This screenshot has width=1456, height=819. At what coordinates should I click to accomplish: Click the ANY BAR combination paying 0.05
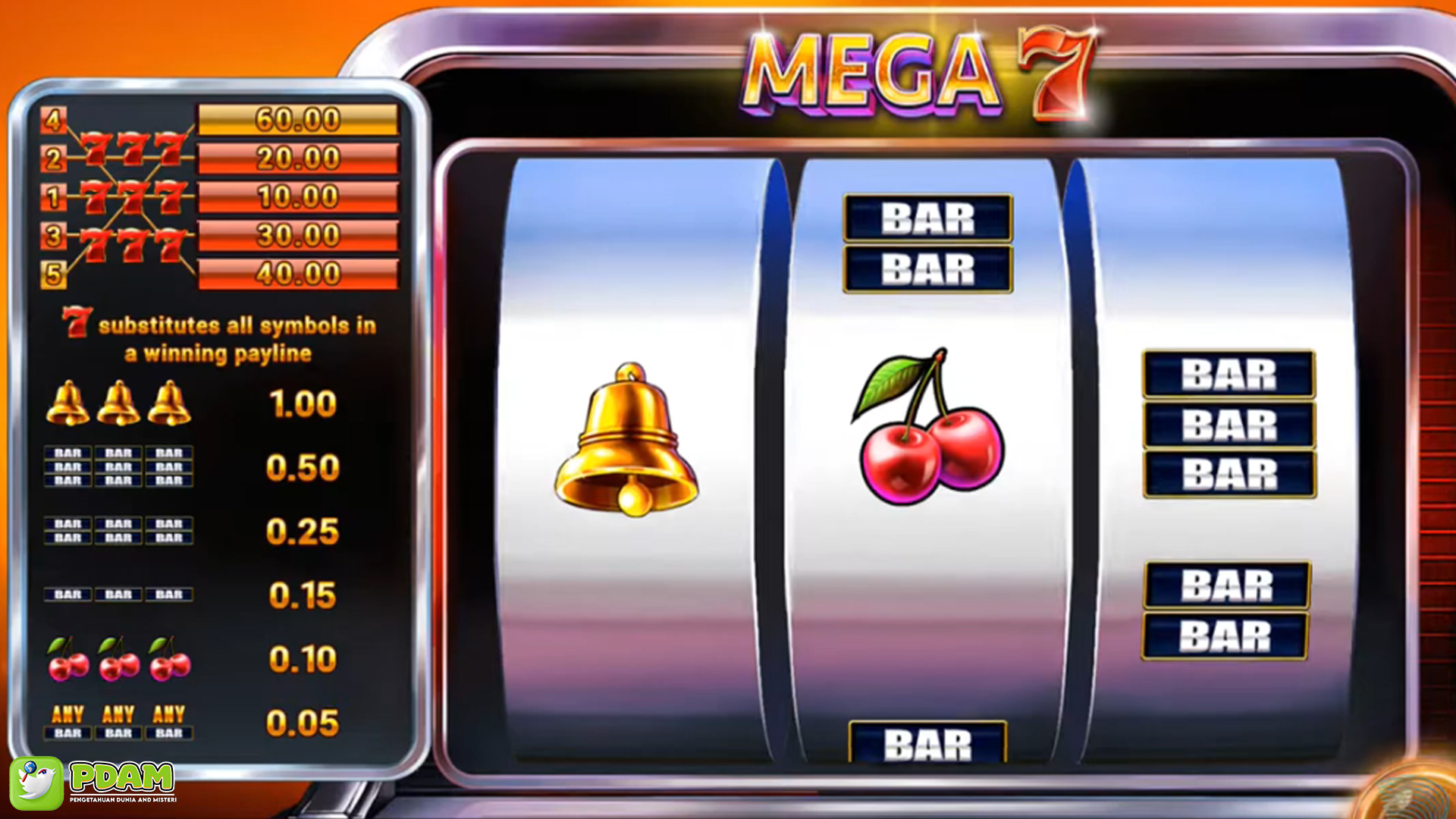click(x=118, y=720)
